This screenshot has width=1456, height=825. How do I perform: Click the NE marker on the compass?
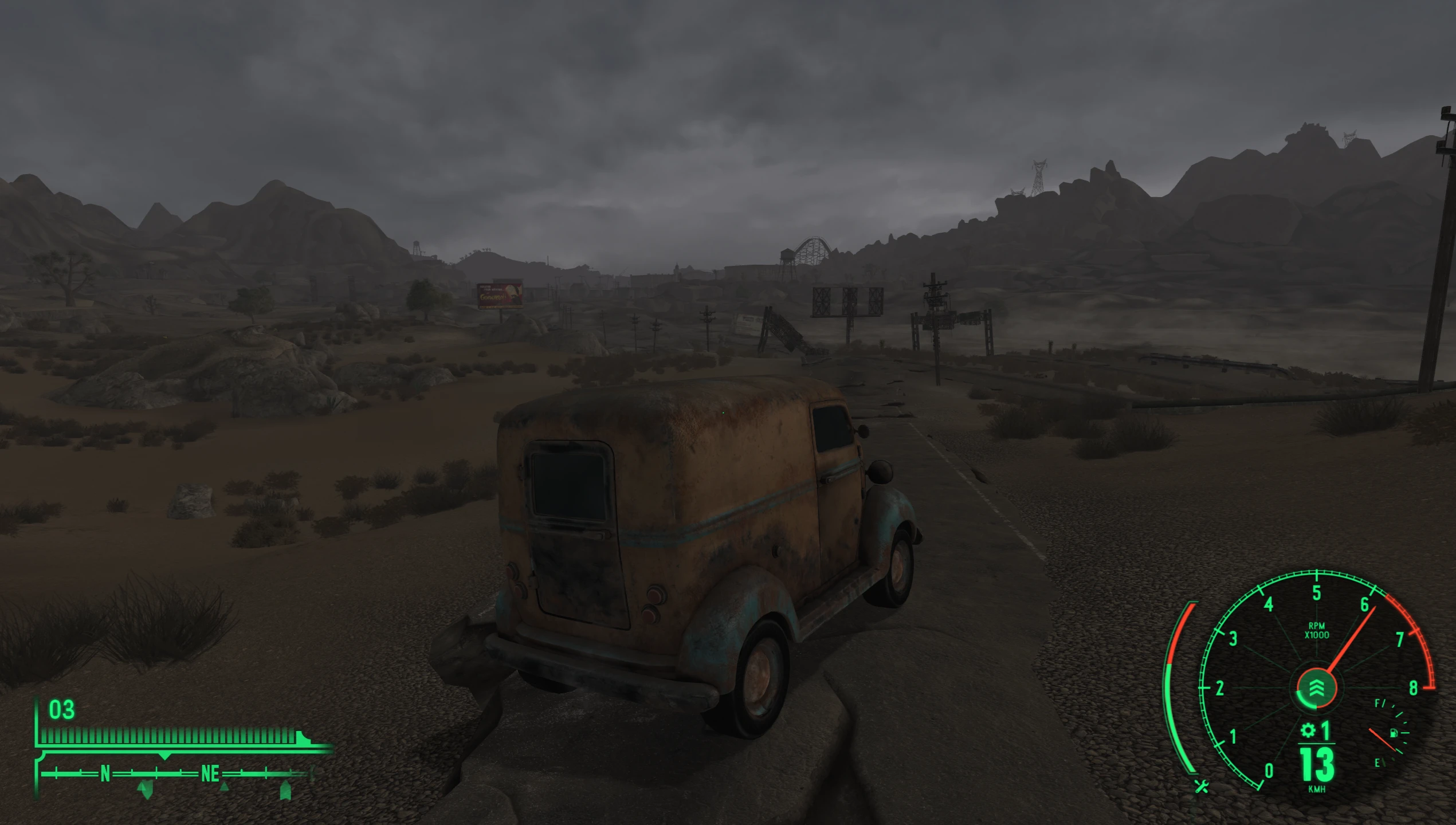pyautogui.click(x=210, y=773)
